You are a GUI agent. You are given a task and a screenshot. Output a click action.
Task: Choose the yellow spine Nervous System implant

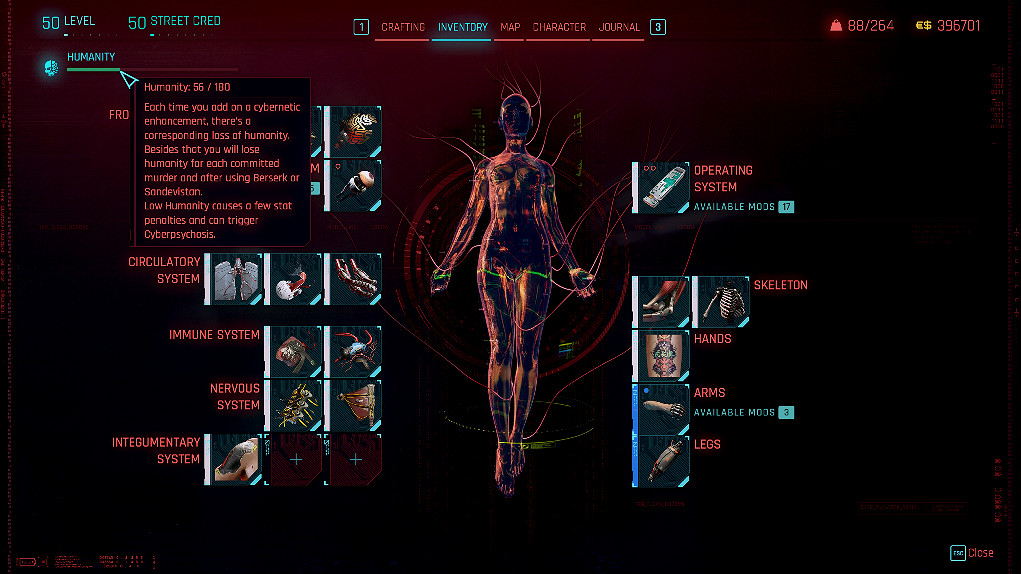pyautogui.click(x=296, y=405)
